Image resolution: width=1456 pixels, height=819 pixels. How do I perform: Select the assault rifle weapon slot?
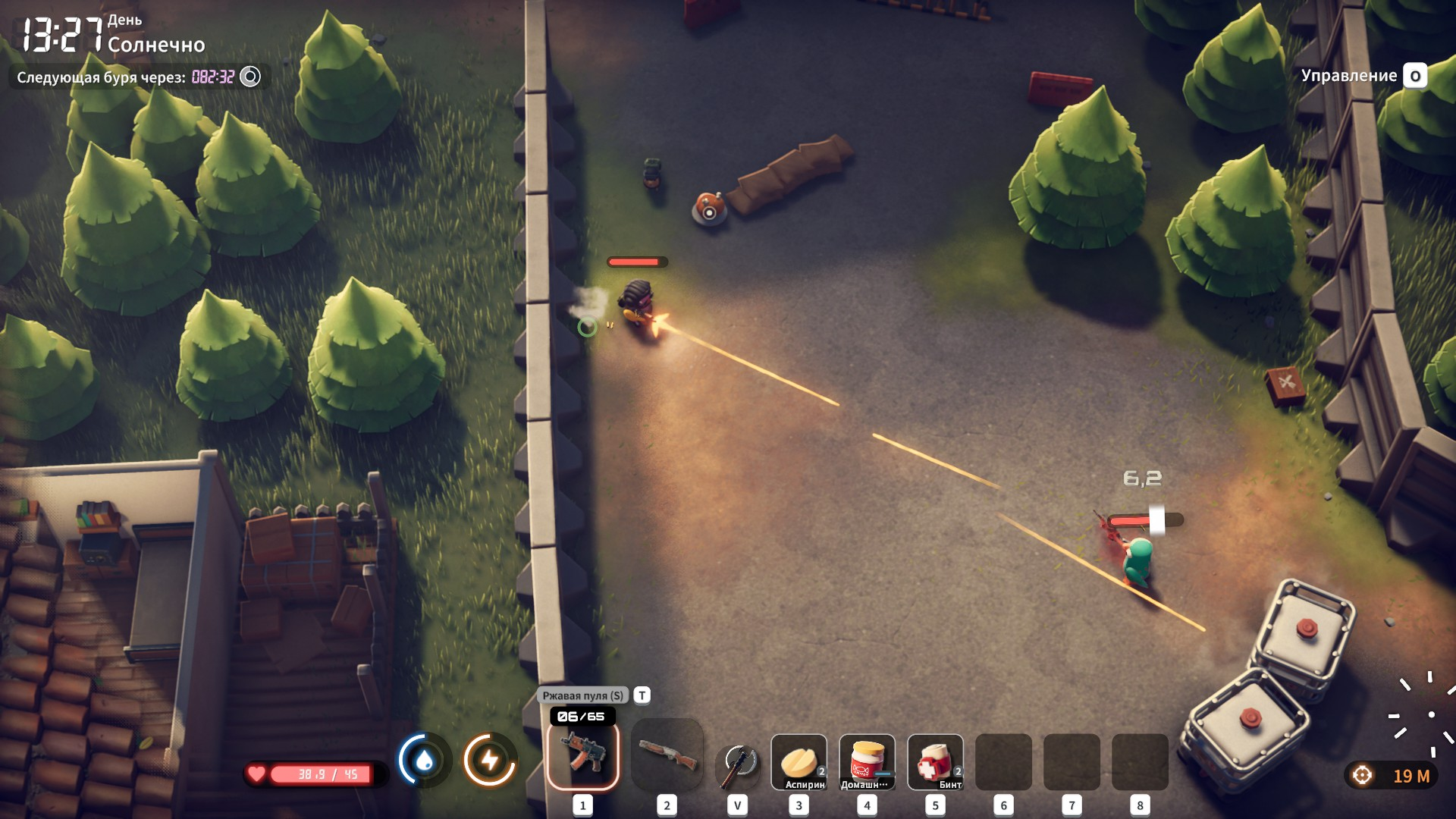(582, 755)
